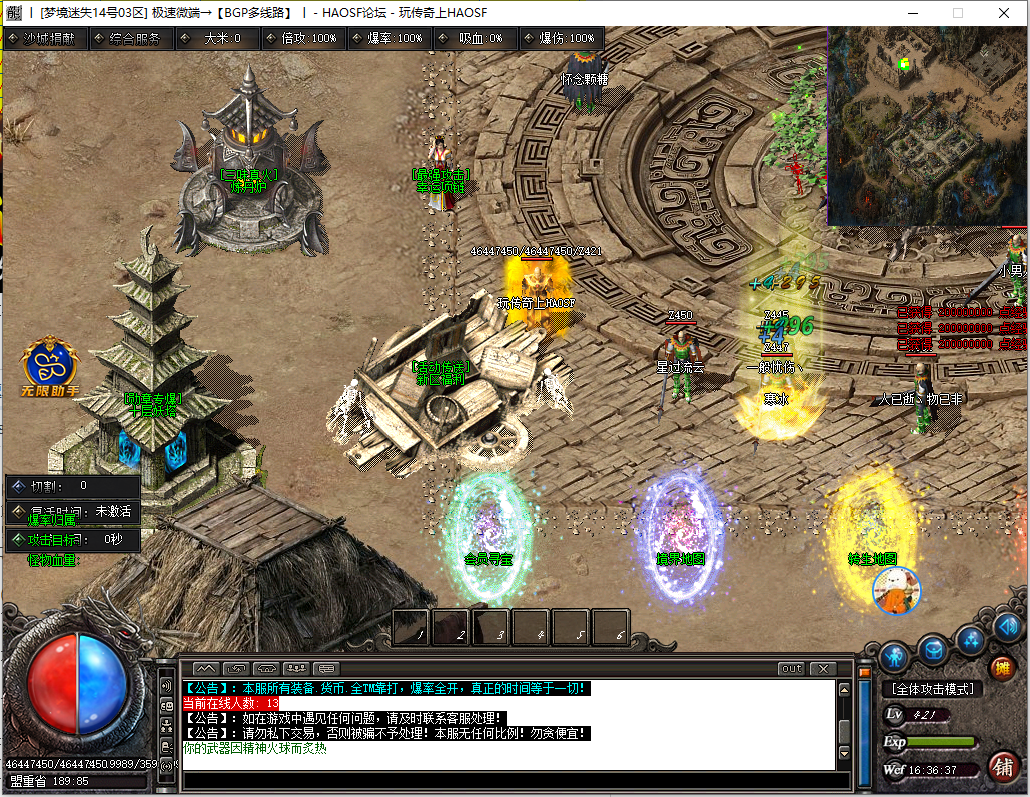Open the 沙城捐献 menu button
This screenshot has width=1030, height=797.
tap(45, 38)
